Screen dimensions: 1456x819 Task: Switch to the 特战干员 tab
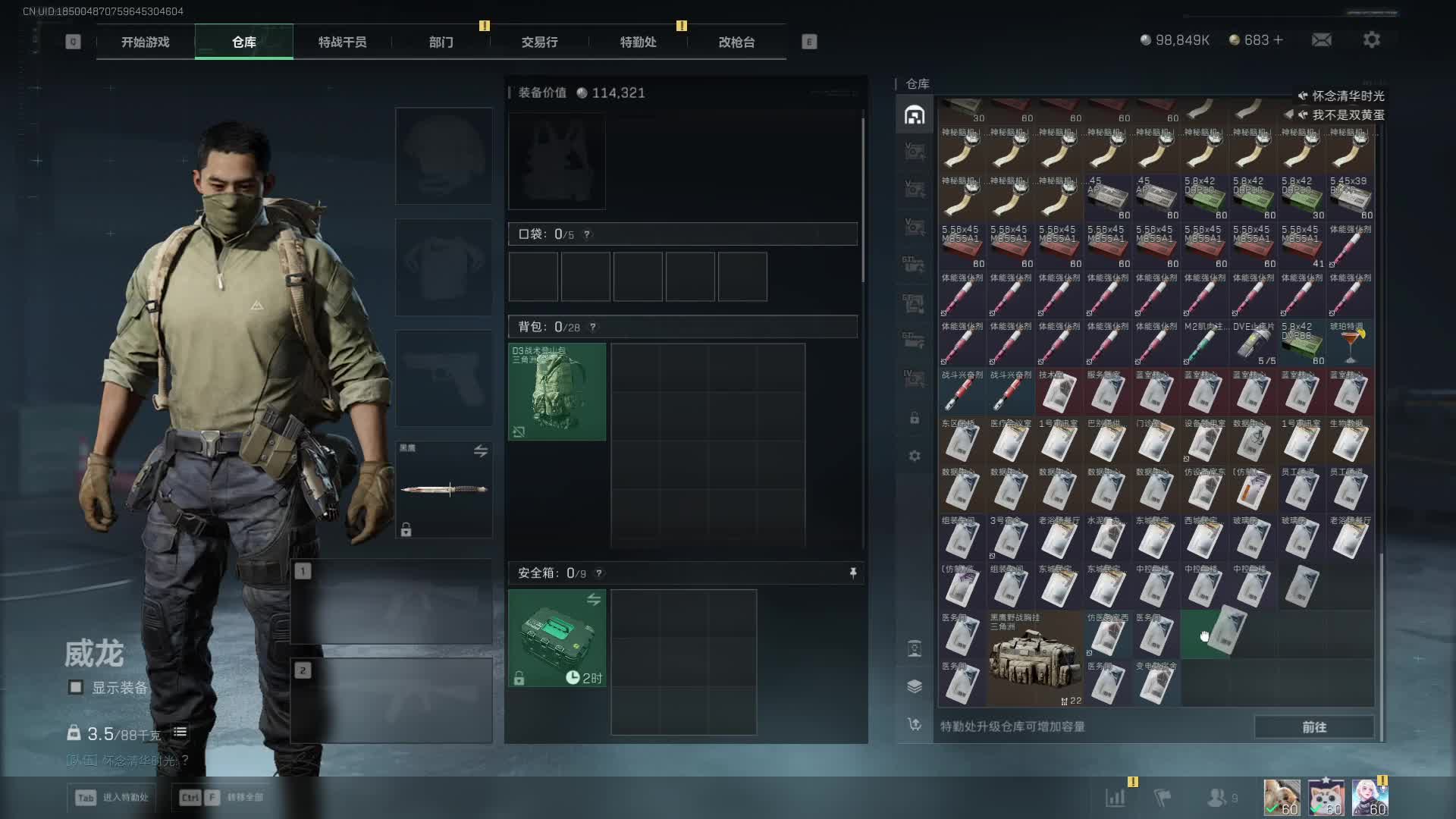(x=342, y=42)
